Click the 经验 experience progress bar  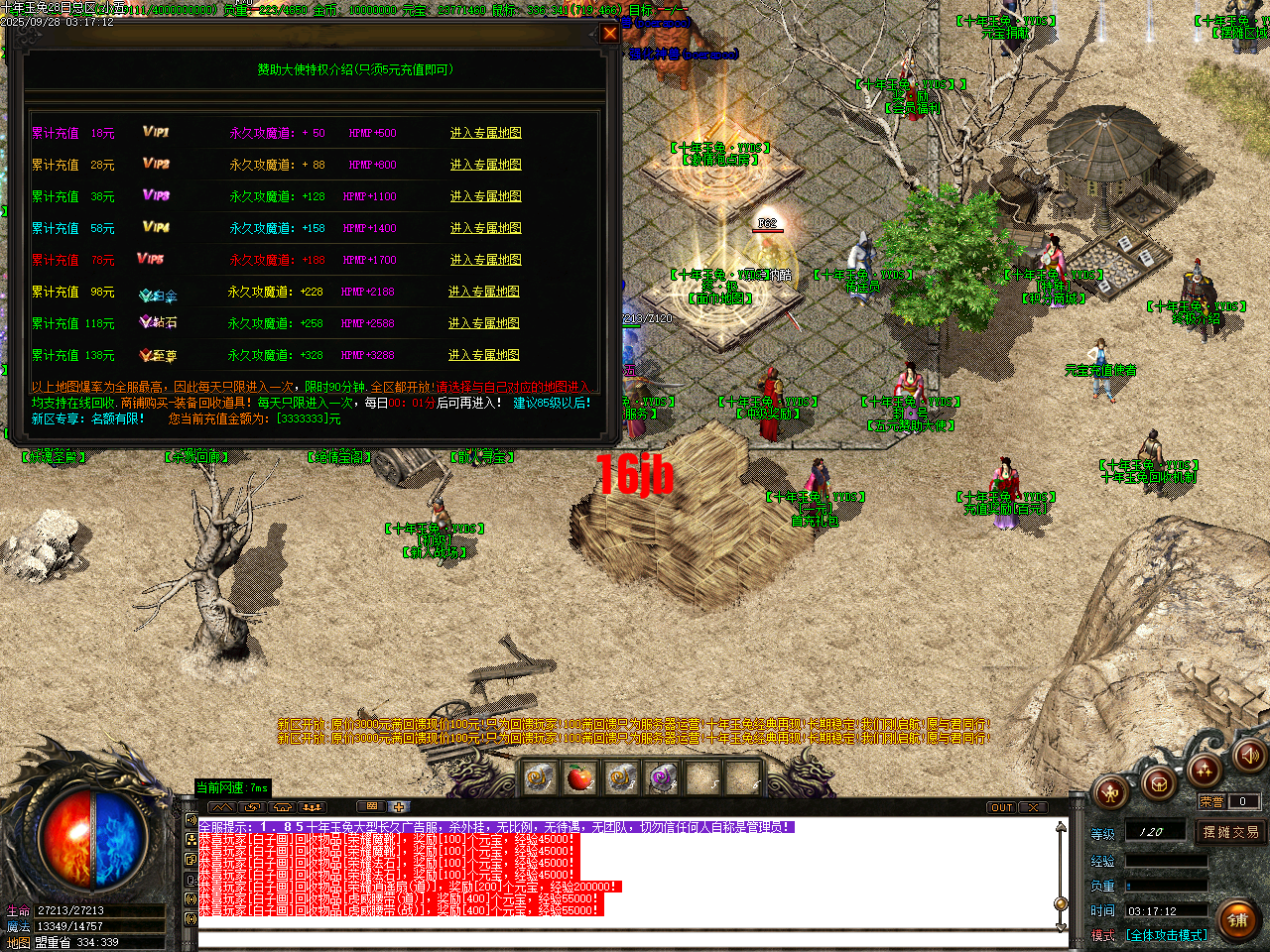1166,861
